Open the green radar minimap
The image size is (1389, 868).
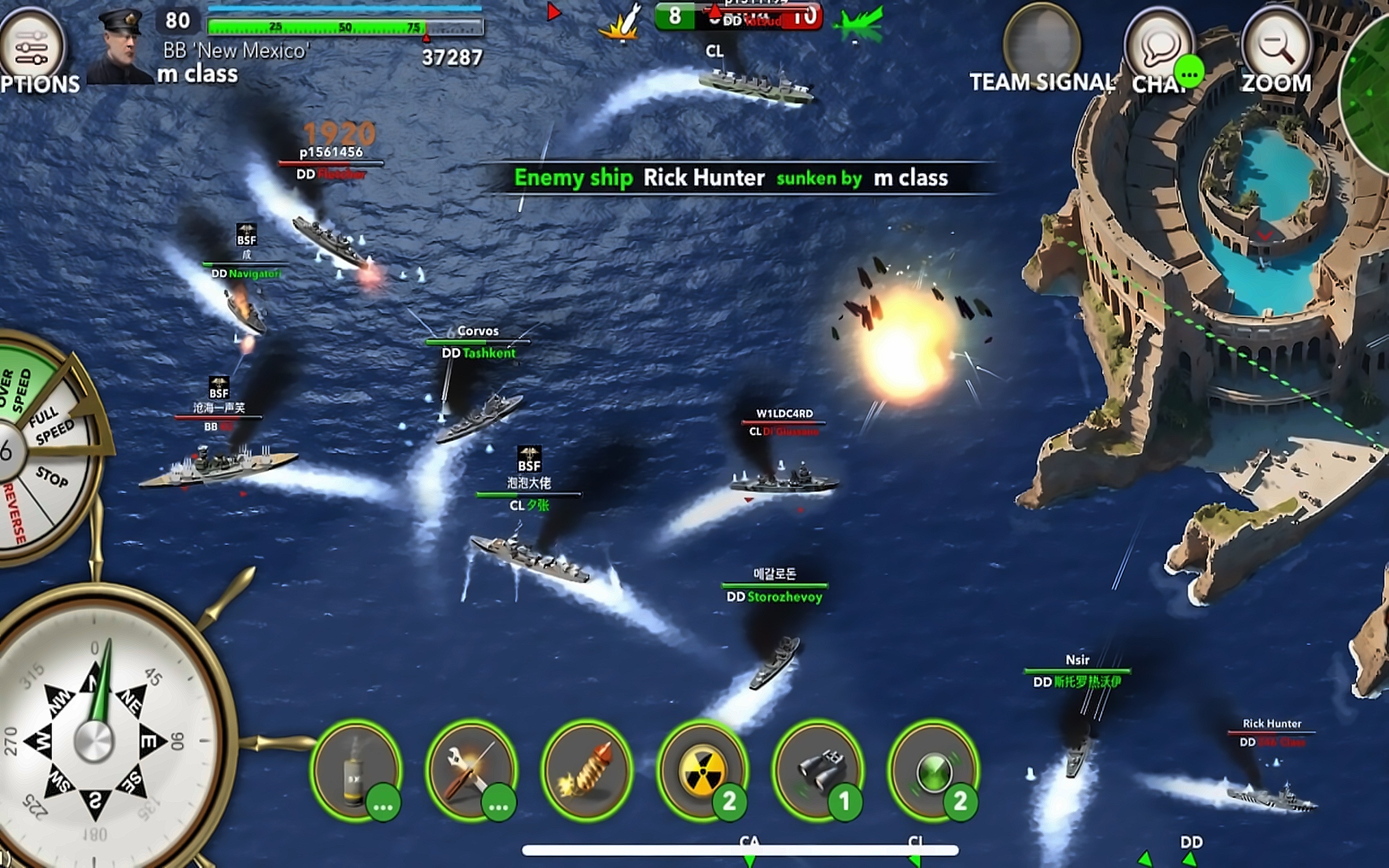click(x=1369, y=87)
